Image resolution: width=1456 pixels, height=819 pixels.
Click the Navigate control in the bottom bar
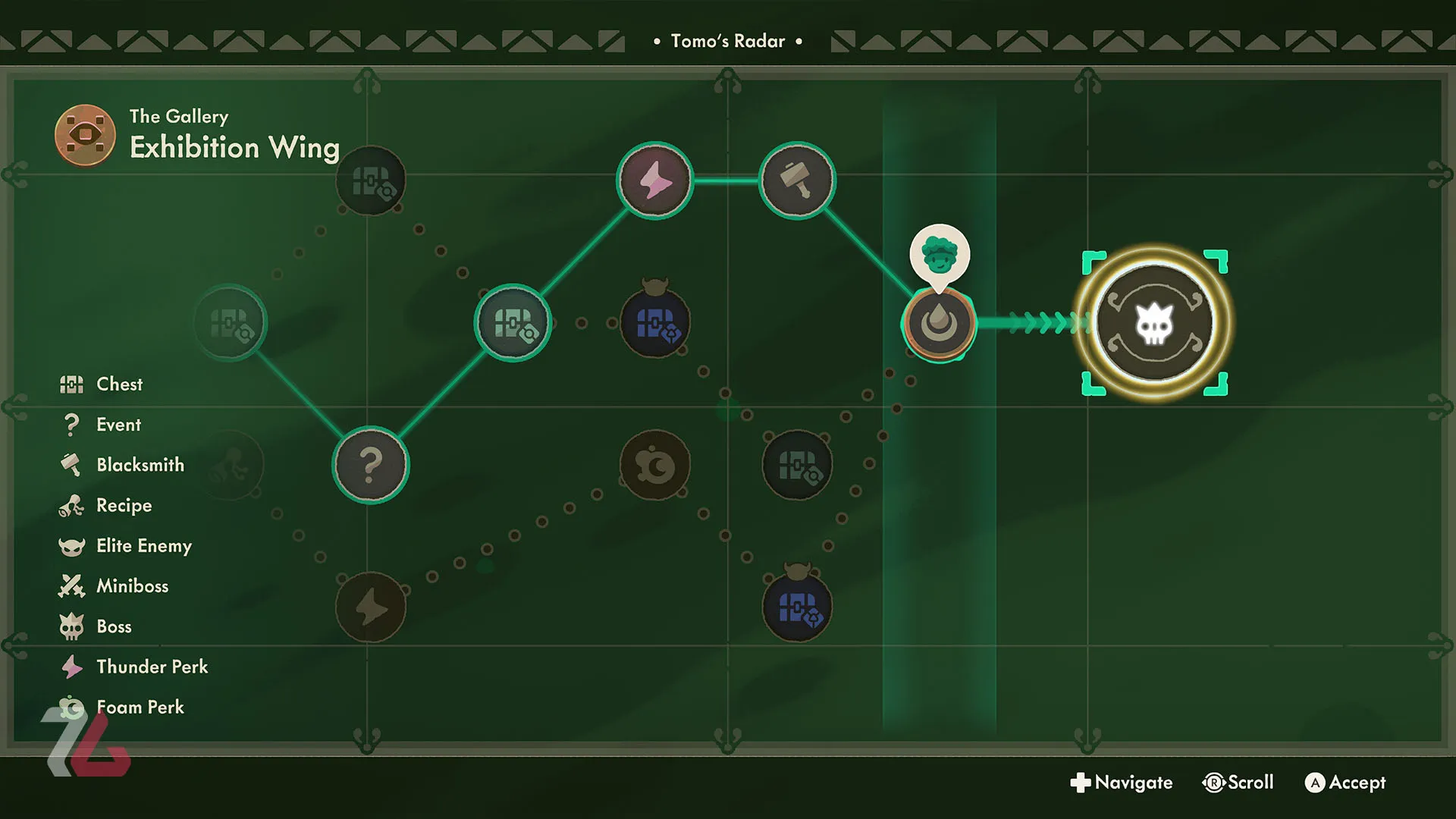click(1122, 783)
